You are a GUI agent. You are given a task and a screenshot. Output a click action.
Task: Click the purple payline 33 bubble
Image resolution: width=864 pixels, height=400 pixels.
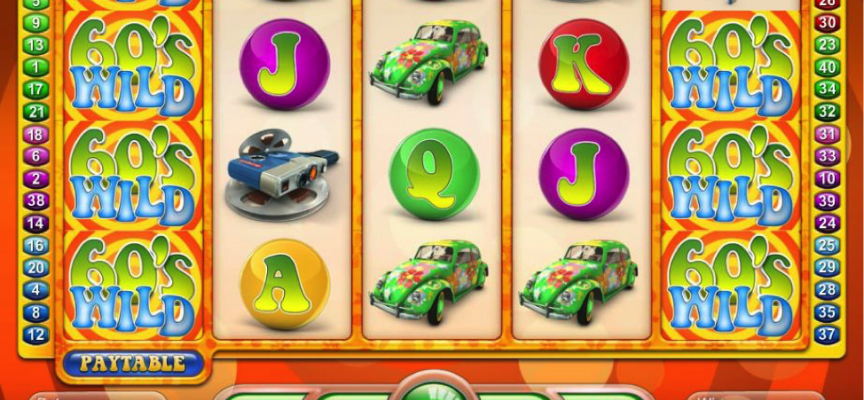click(x=827, y=156)
